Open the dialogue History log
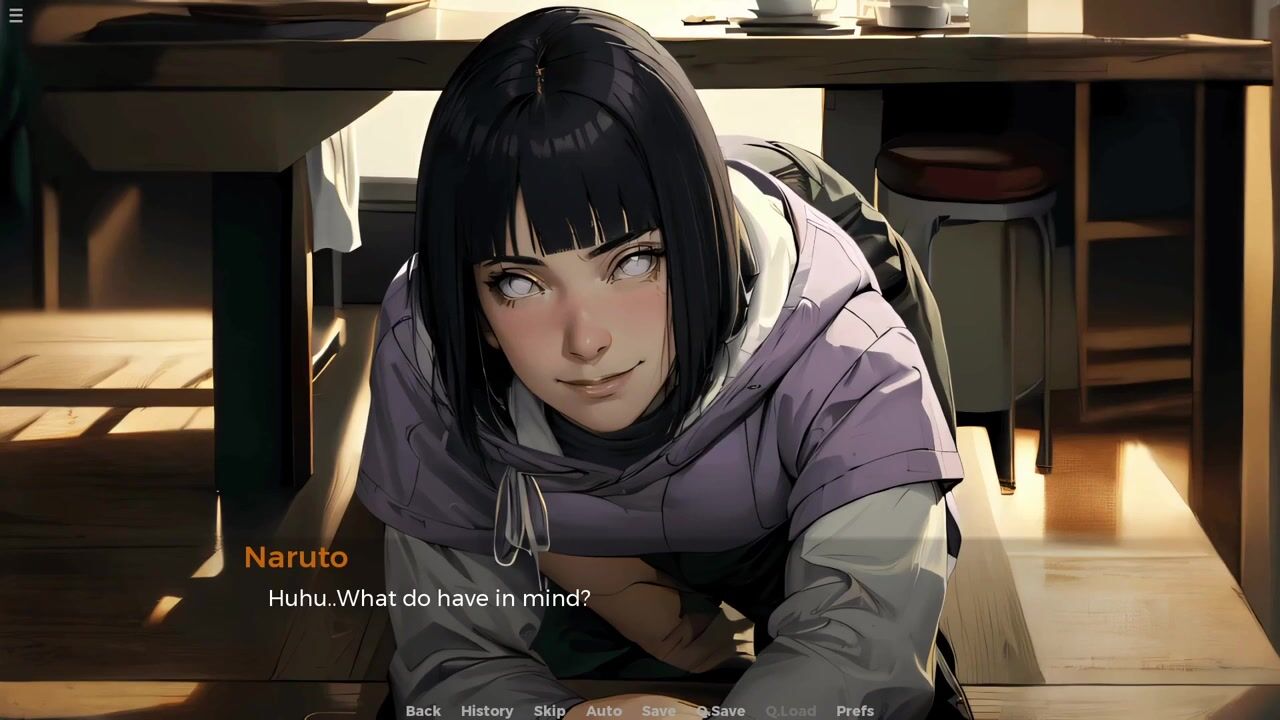This screenshot has width=1280, height=720. coord(487,711)
